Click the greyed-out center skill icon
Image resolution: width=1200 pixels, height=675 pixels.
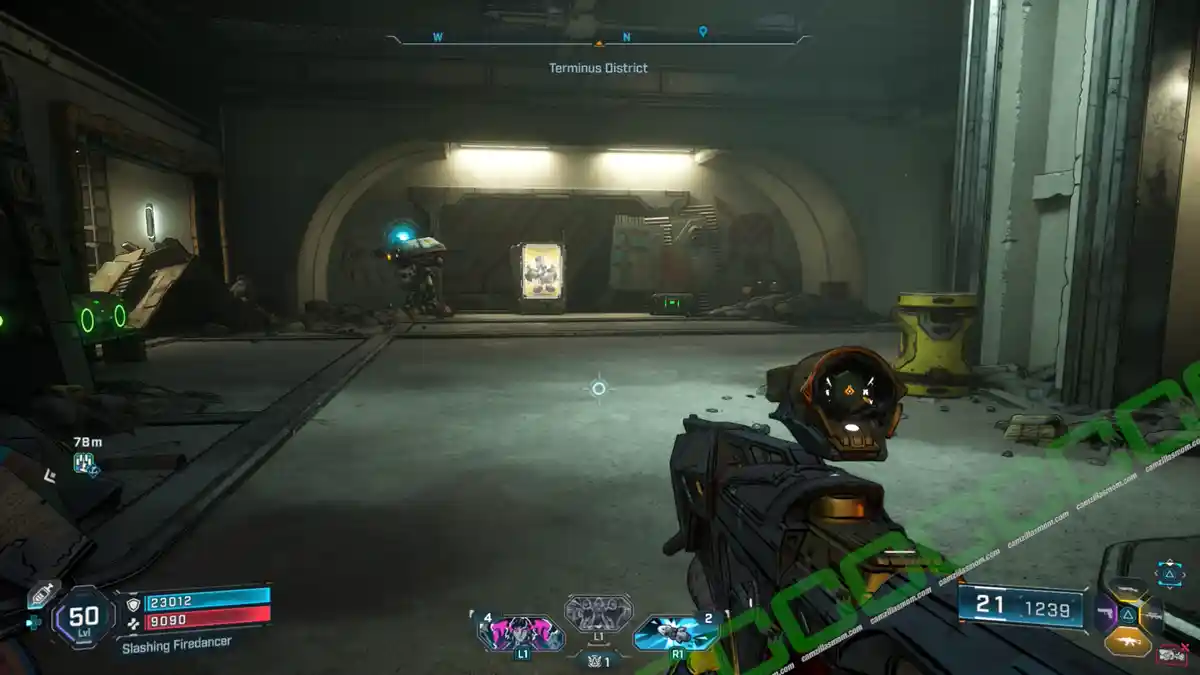598,612
